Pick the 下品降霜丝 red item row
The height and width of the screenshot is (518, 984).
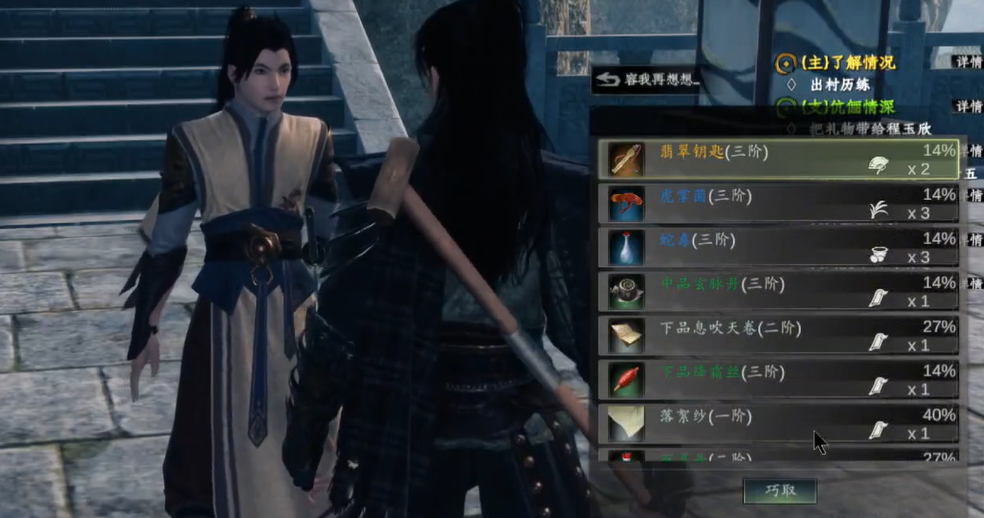779,379
